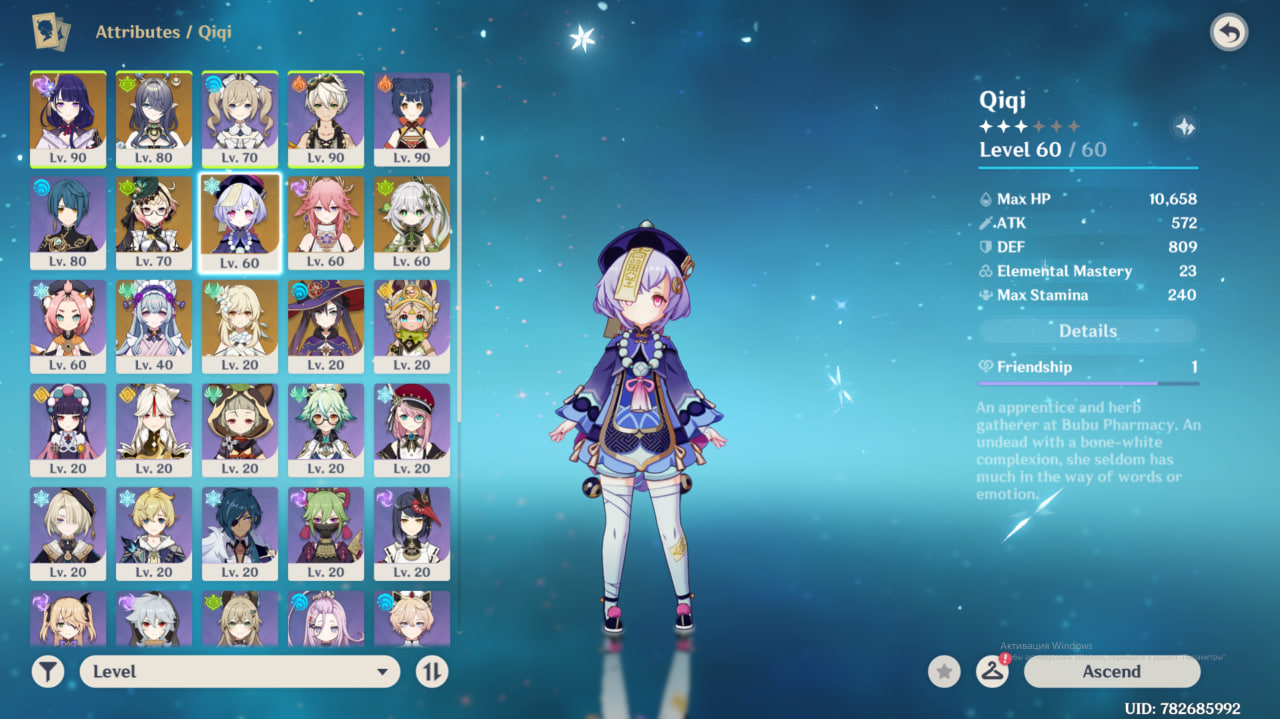Ascend Qiqi with the Ascend button
The image size is (1280, 719).
pos(1111,671)
